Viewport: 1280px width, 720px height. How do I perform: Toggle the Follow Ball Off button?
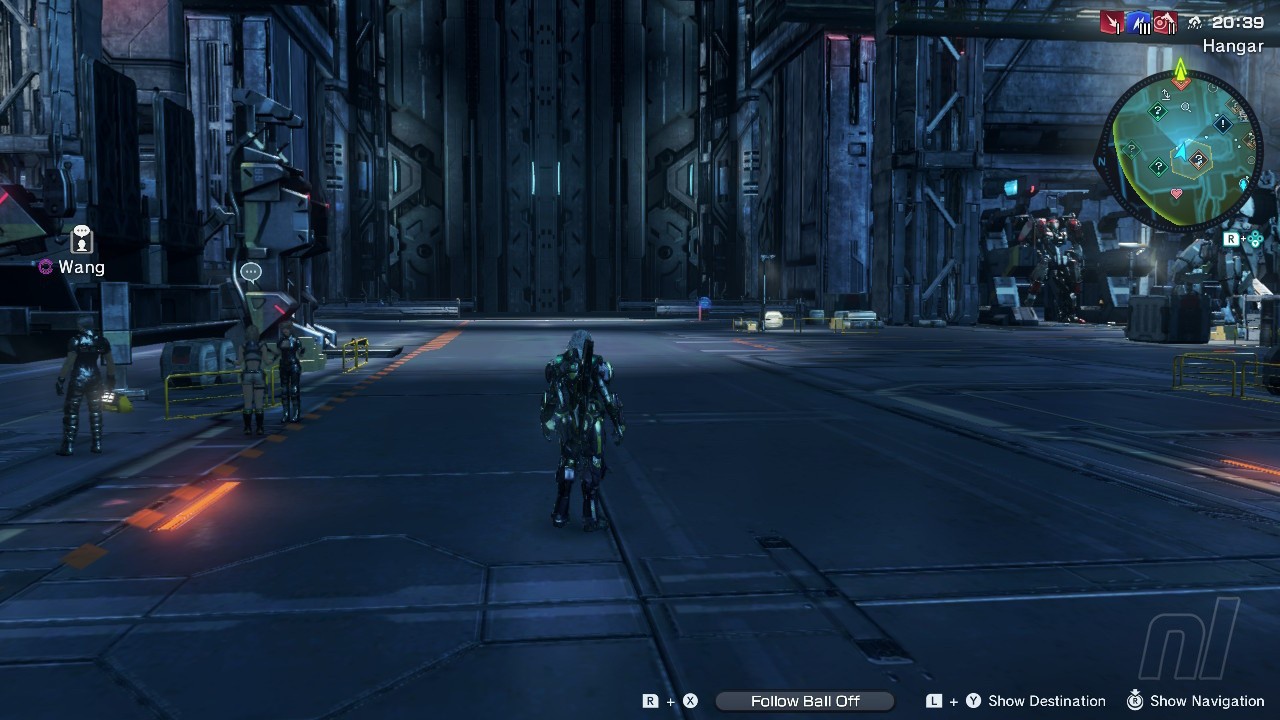click(x=805, y=701)
